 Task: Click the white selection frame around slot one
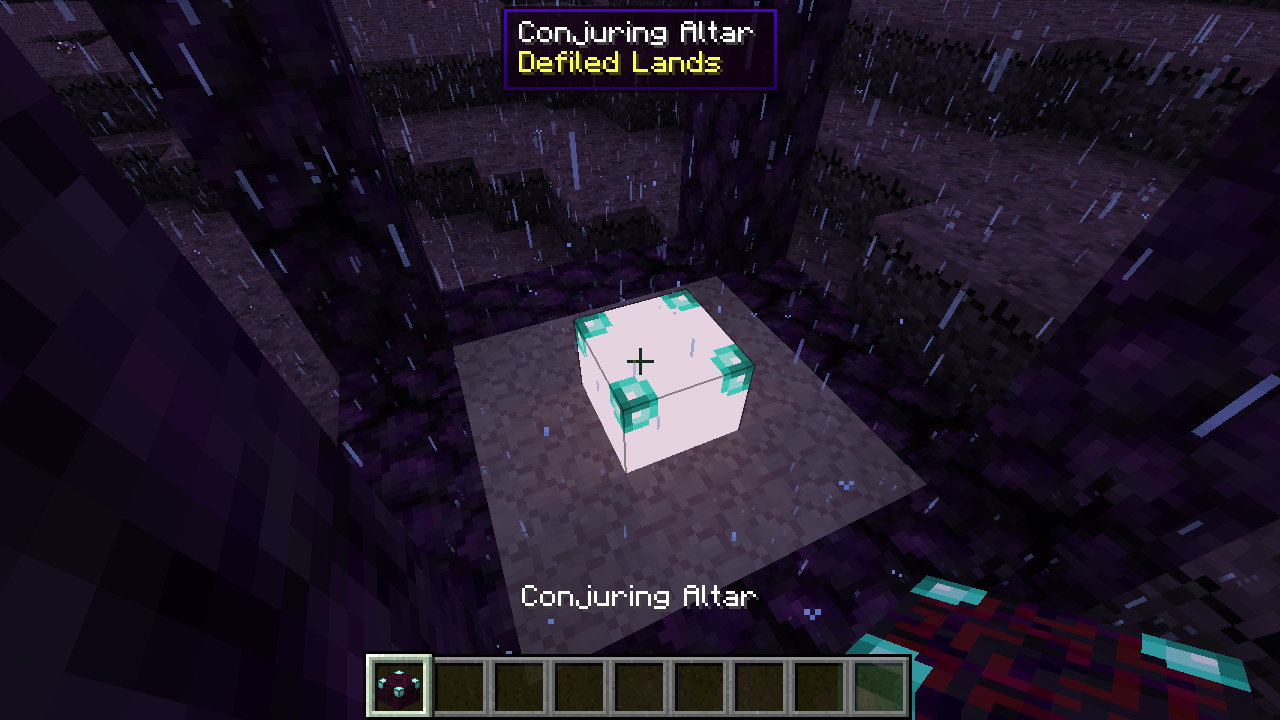(x=370, y=687)
